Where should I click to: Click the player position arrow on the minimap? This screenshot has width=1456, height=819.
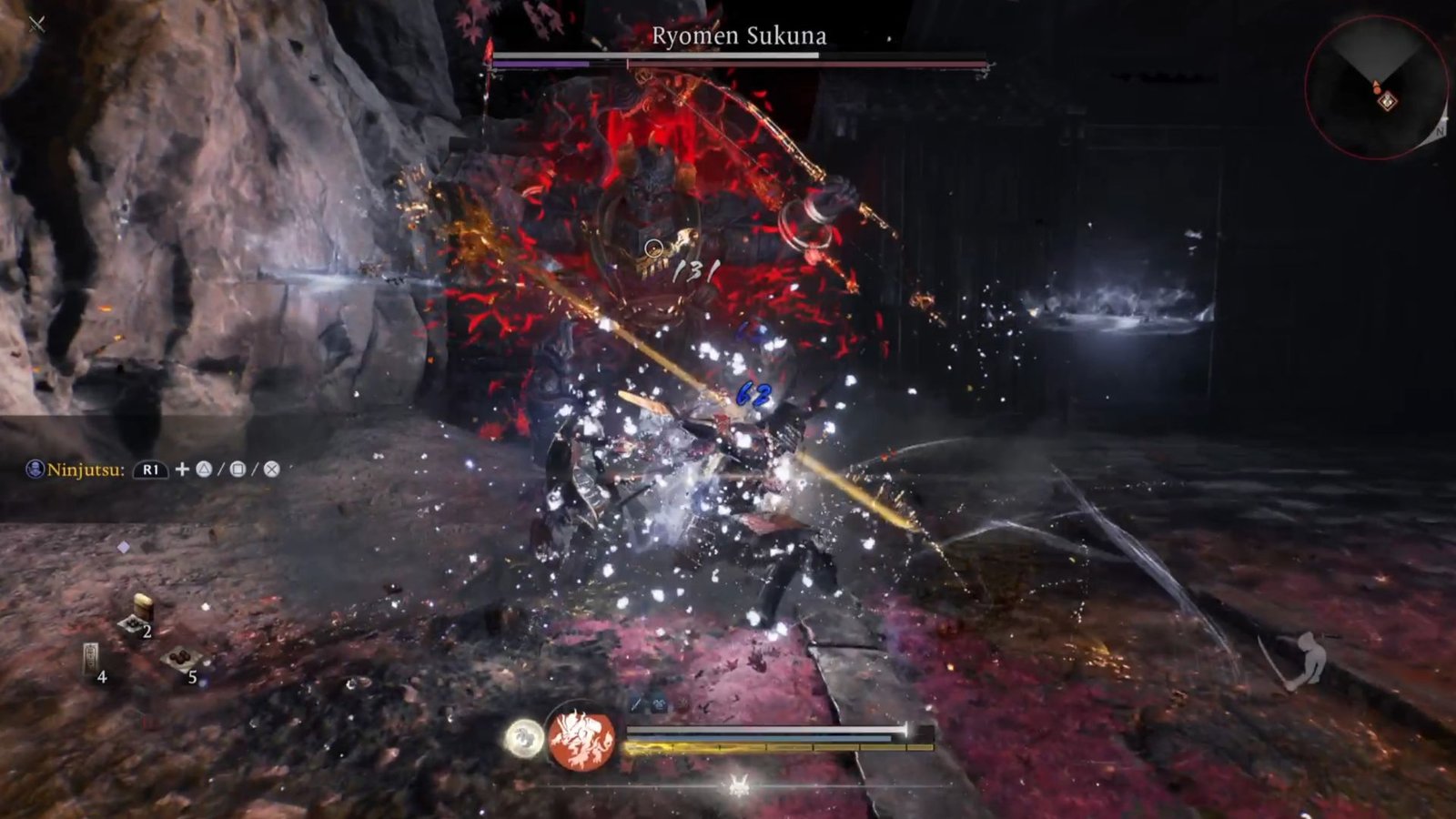tap(1377, 86)
